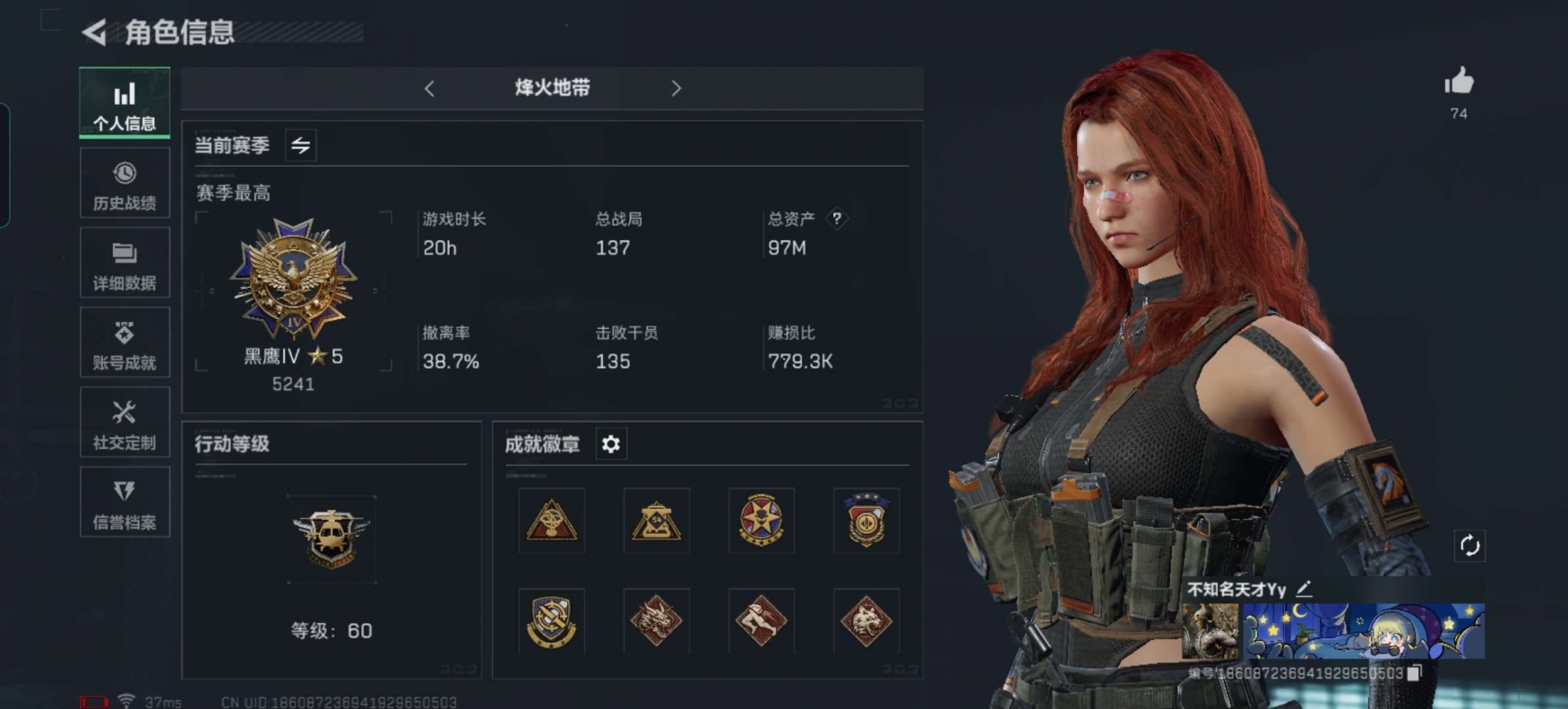Switch to the next game mode arrow

coord(676,89)
